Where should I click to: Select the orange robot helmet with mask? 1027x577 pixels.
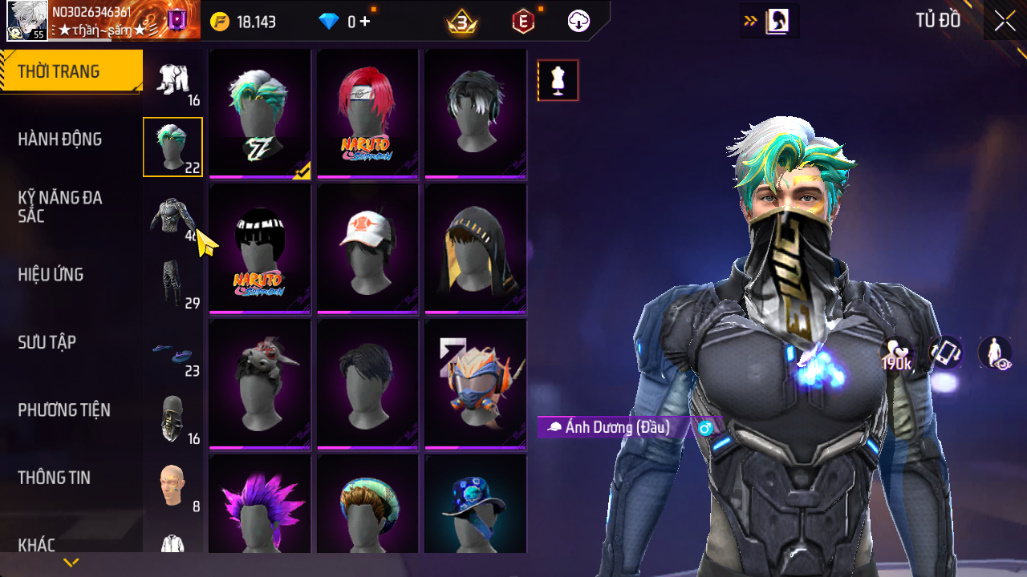tap(475, 382)
